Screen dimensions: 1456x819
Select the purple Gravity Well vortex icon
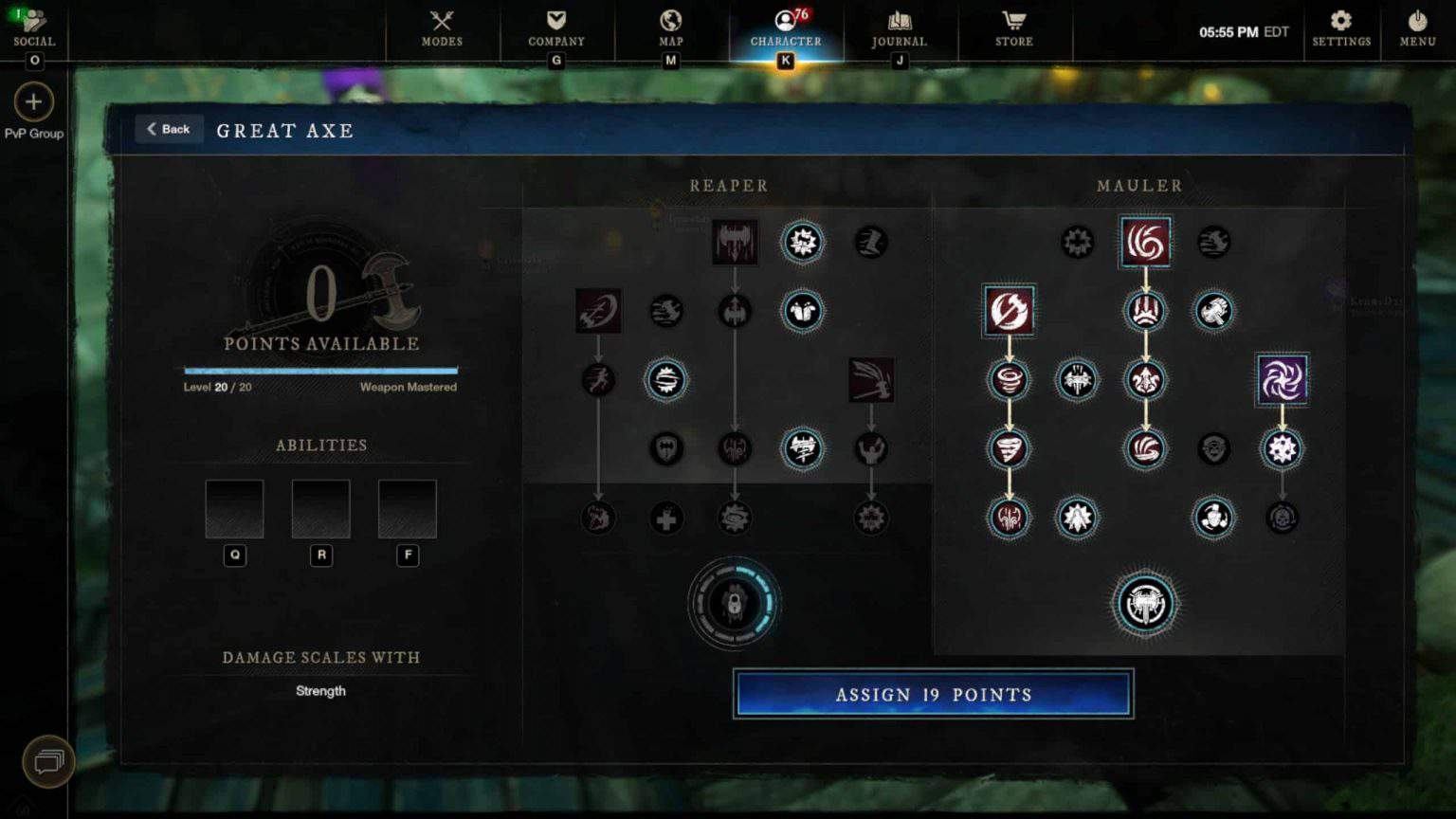click(x=1282, y=379)
